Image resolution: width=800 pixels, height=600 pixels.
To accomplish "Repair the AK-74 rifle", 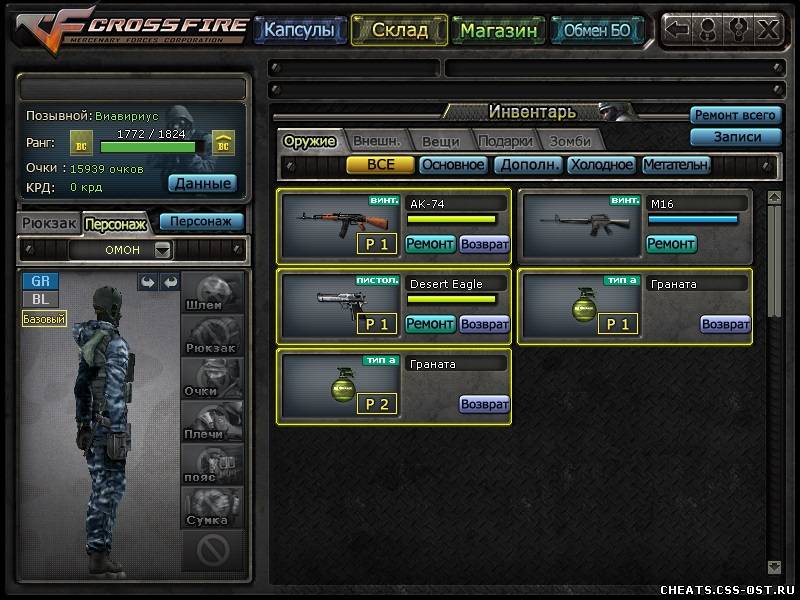I will (430, 243).
